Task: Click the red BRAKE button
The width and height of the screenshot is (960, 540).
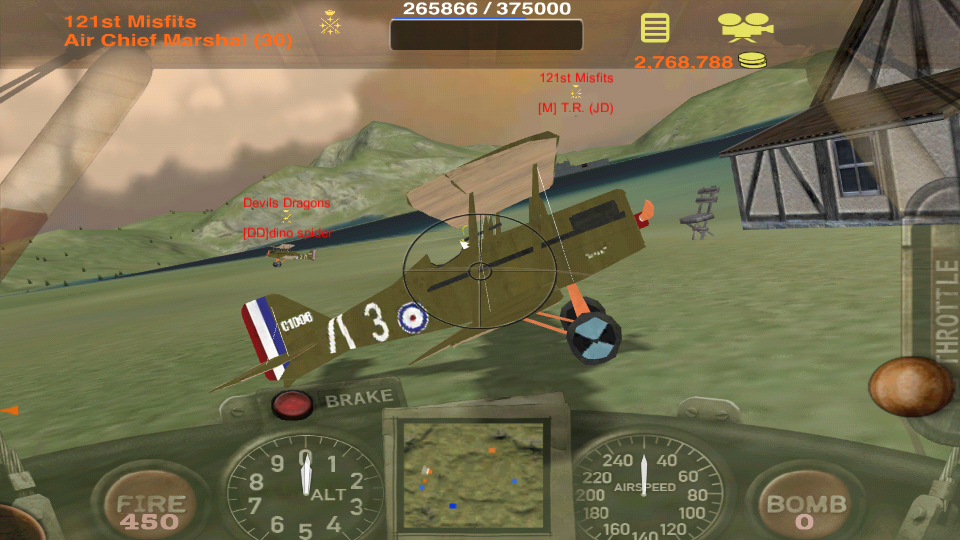Action: pos(293,404)
